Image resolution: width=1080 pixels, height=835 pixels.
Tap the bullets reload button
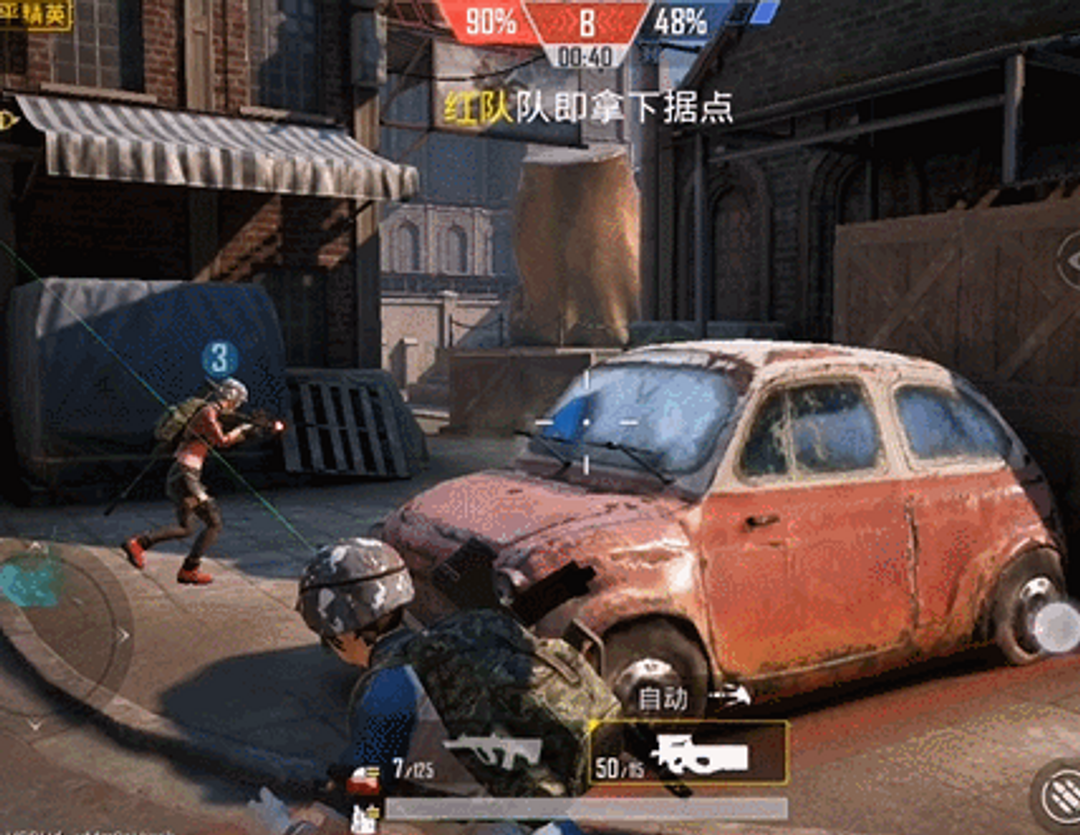(1060, 795)
